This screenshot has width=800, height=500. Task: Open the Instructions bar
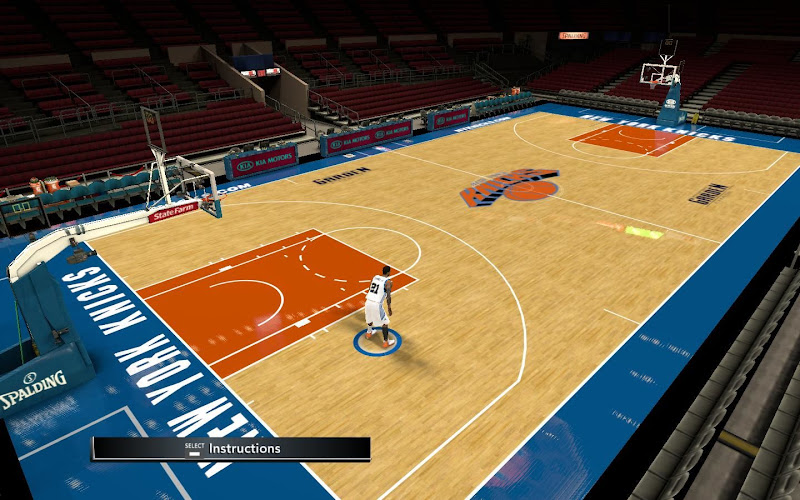[232, 449]
